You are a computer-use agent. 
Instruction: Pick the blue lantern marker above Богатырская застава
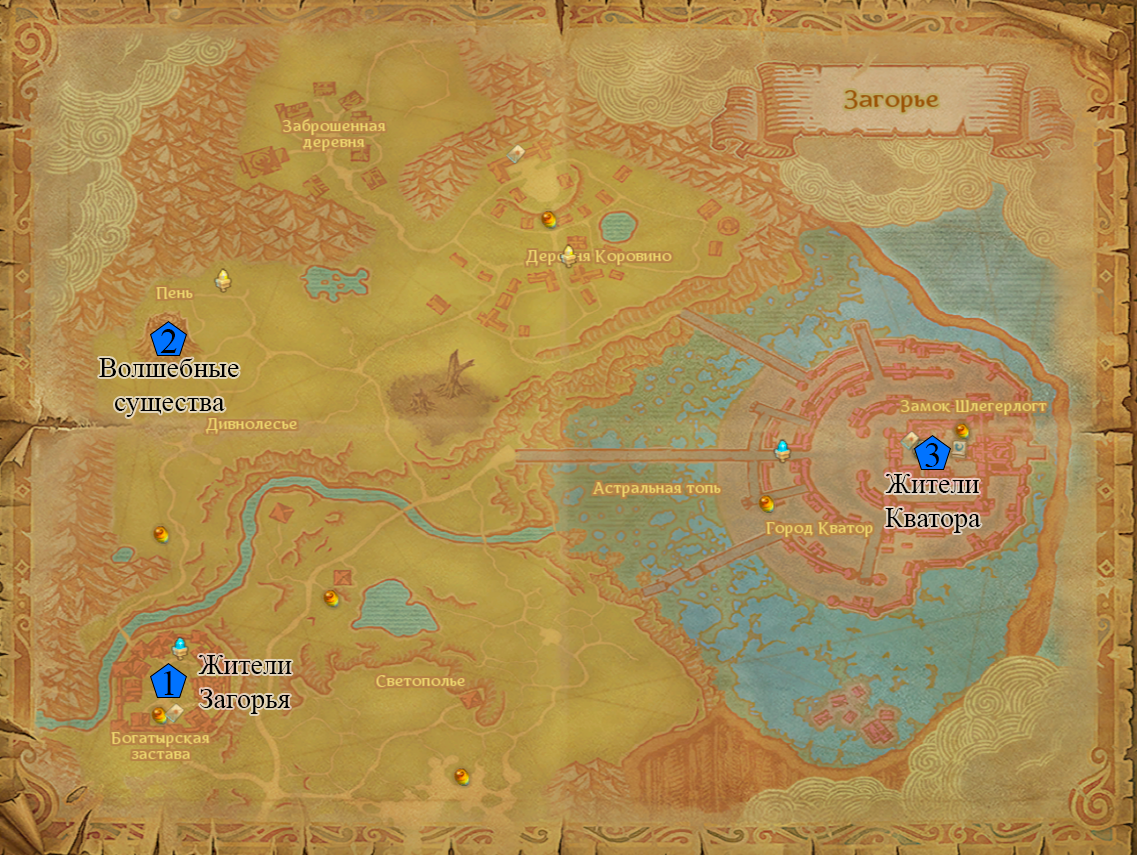[x=181, y=646]
